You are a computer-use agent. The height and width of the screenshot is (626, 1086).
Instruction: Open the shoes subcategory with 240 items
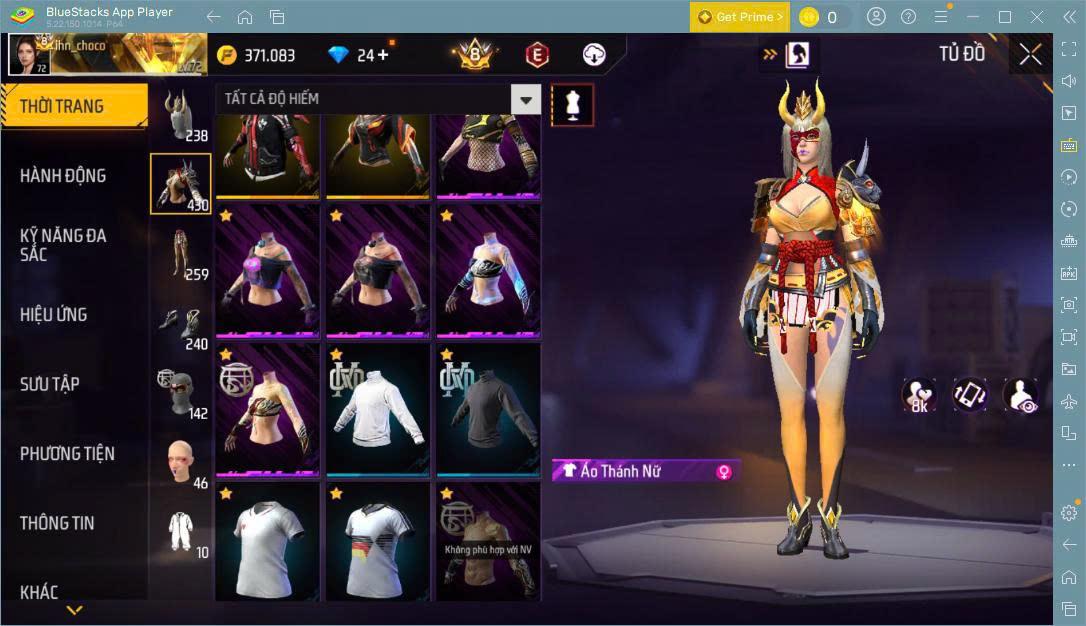(181, 324)
